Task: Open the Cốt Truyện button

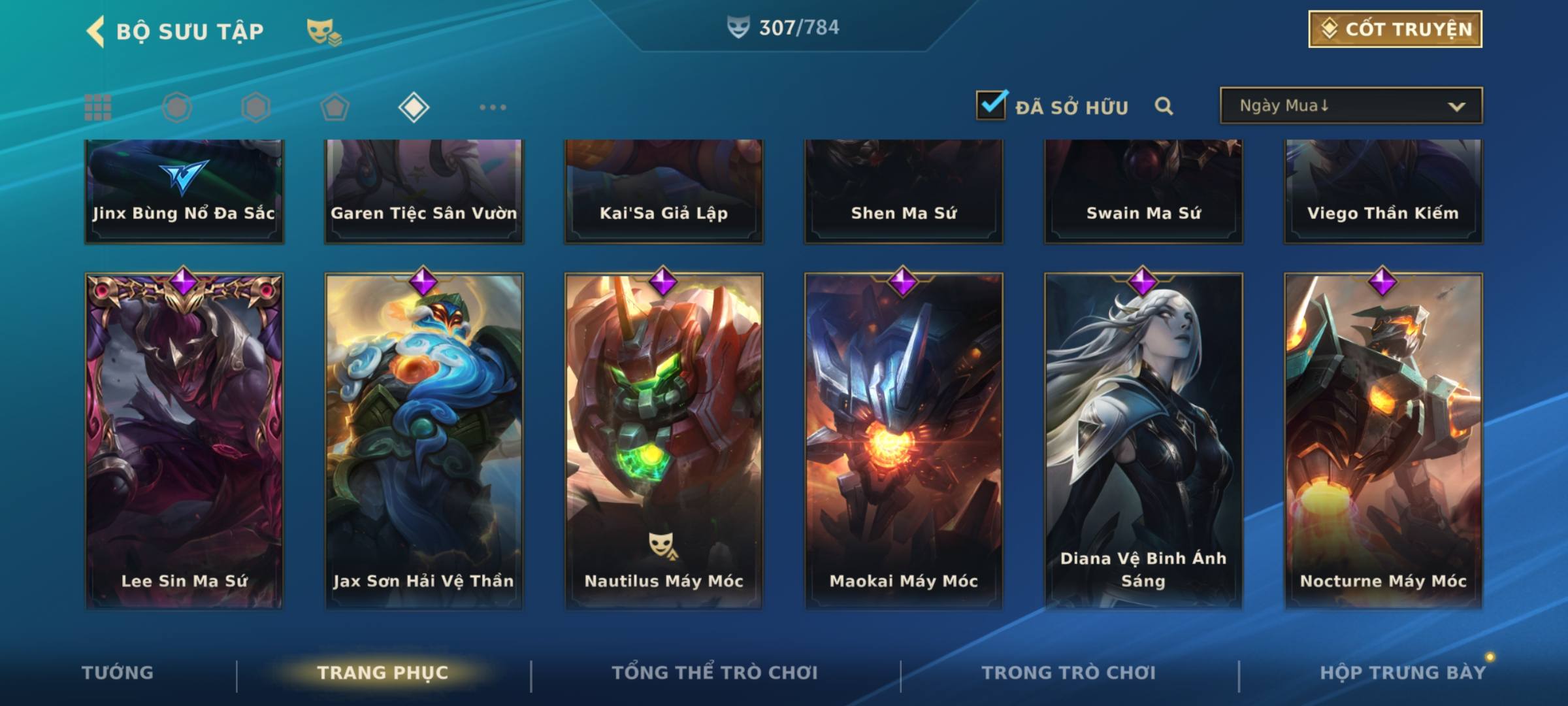Action: (1395, 29)
